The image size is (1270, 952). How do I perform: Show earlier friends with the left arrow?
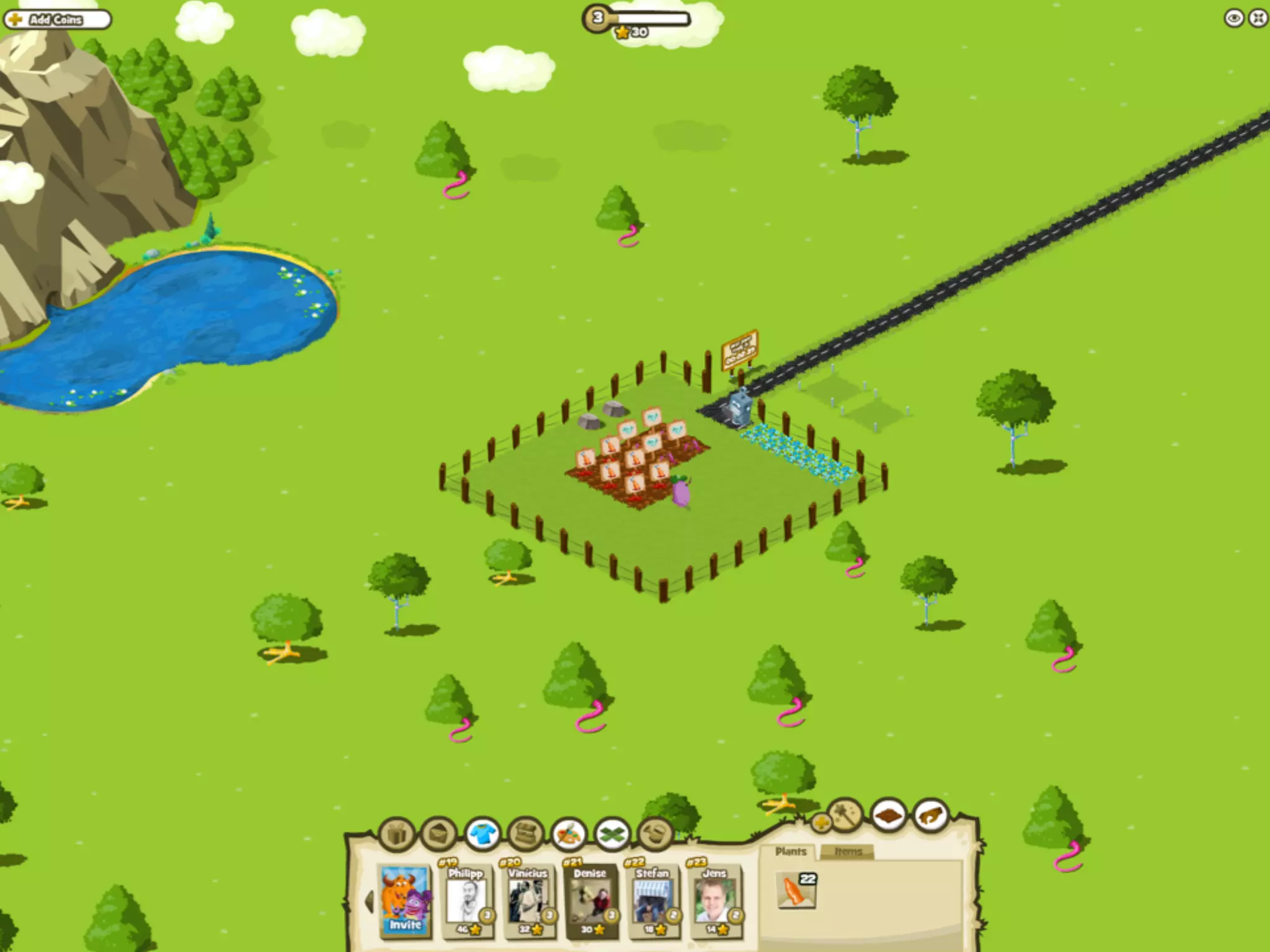pyautogui.click(x=370, y=901)
